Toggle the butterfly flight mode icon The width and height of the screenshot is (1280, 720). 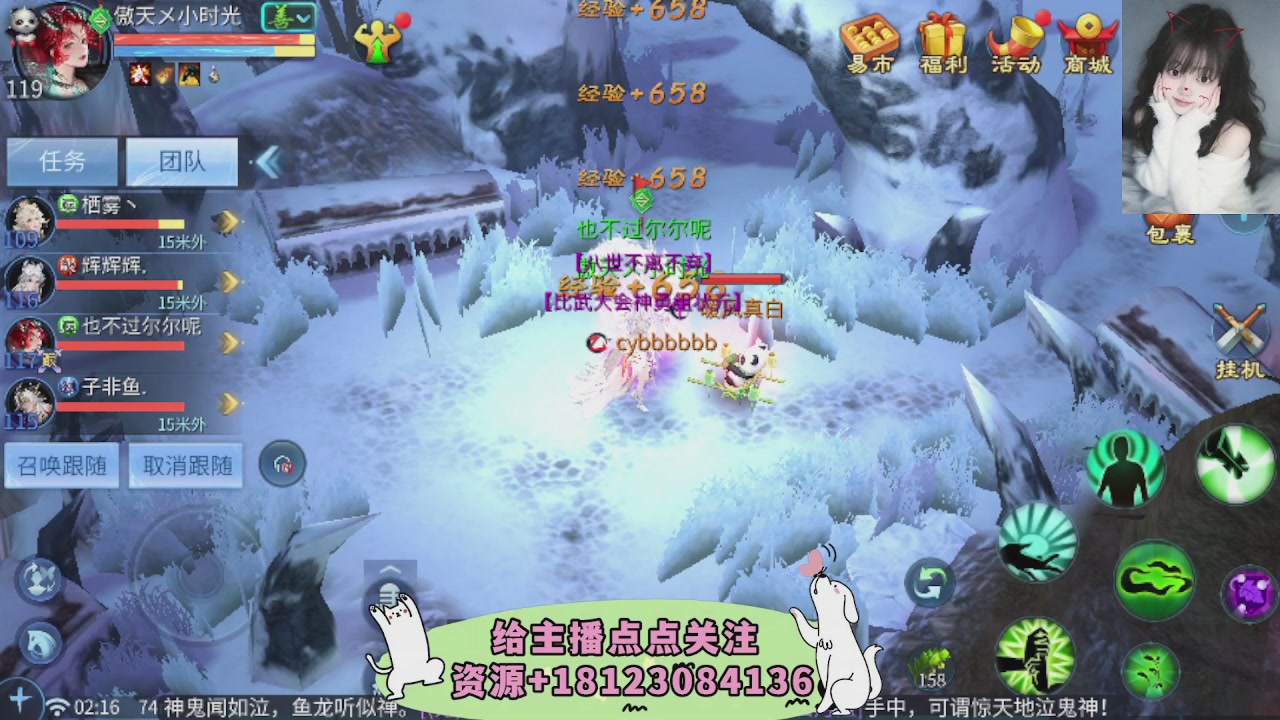click(x=40, y=582)
